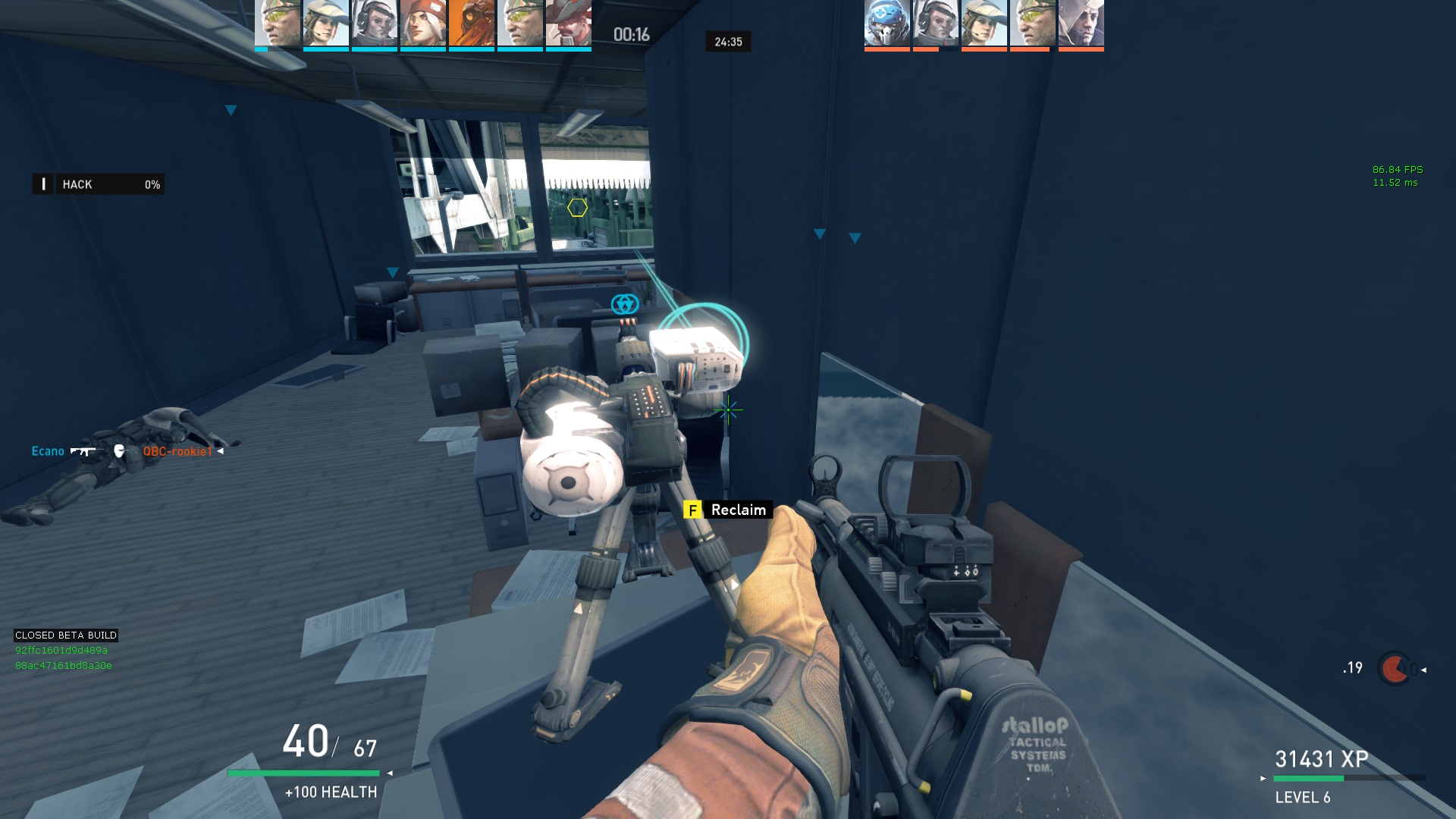Select the blue turret marker icon
1456x819 pixels.
tap(625, 304)
